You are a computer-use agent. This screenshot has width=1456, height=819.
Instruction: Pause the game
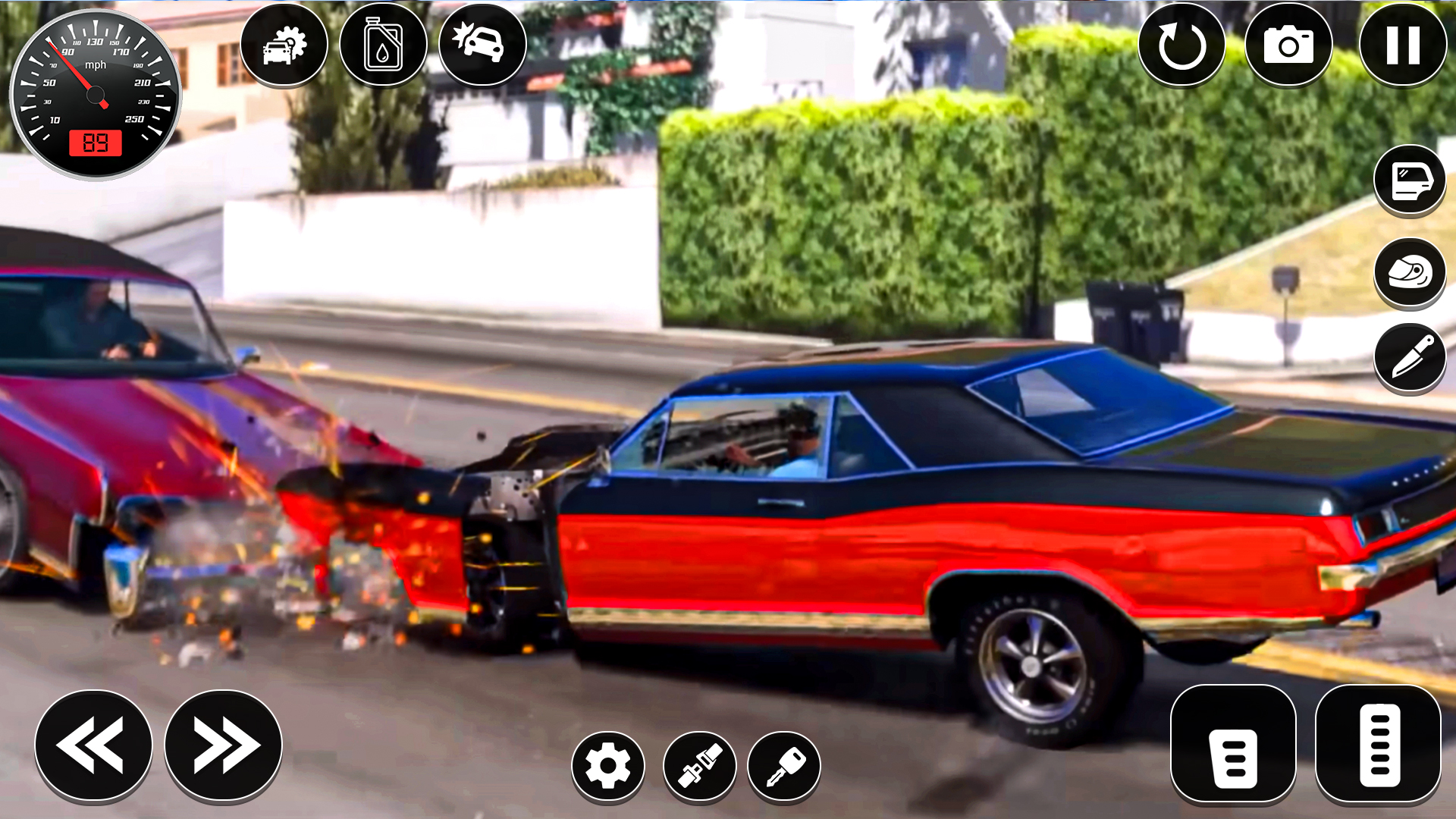tap(1402, 45)
